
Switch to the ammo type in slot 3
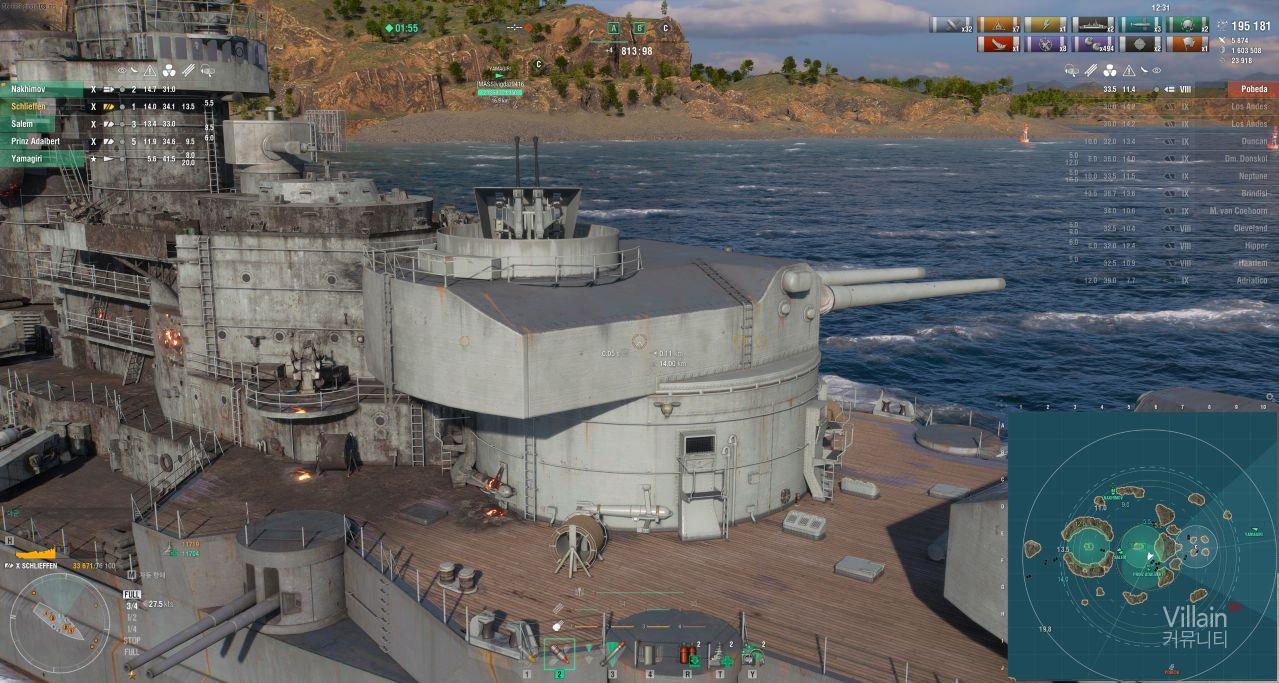612,654
